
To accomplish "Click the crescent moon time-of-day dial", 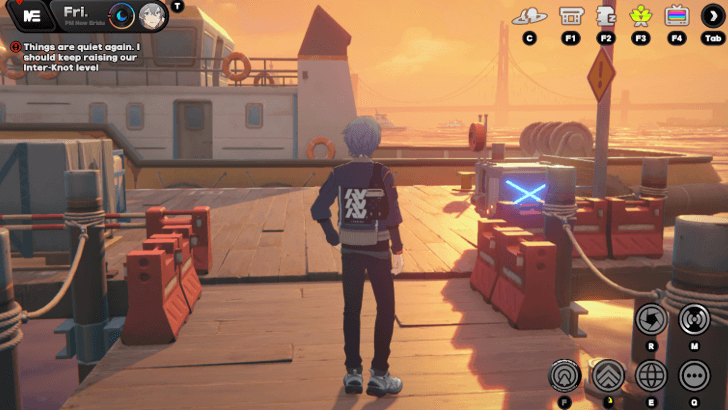I will (122, 16).
